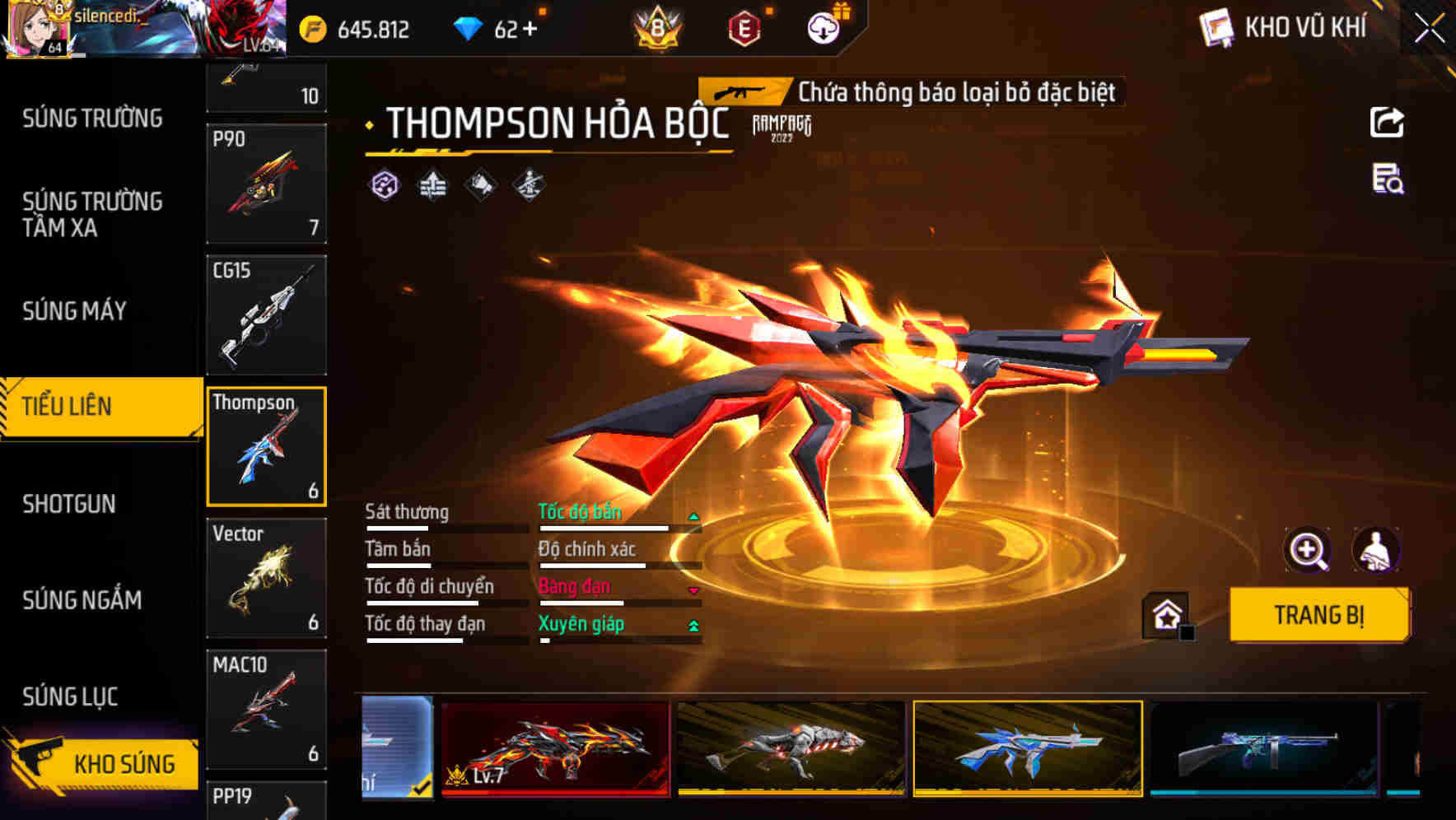The height and width of the screenshot is (820, 1456).
Task: Click the home-star showcase icon
Action: tap(1166, 613)
